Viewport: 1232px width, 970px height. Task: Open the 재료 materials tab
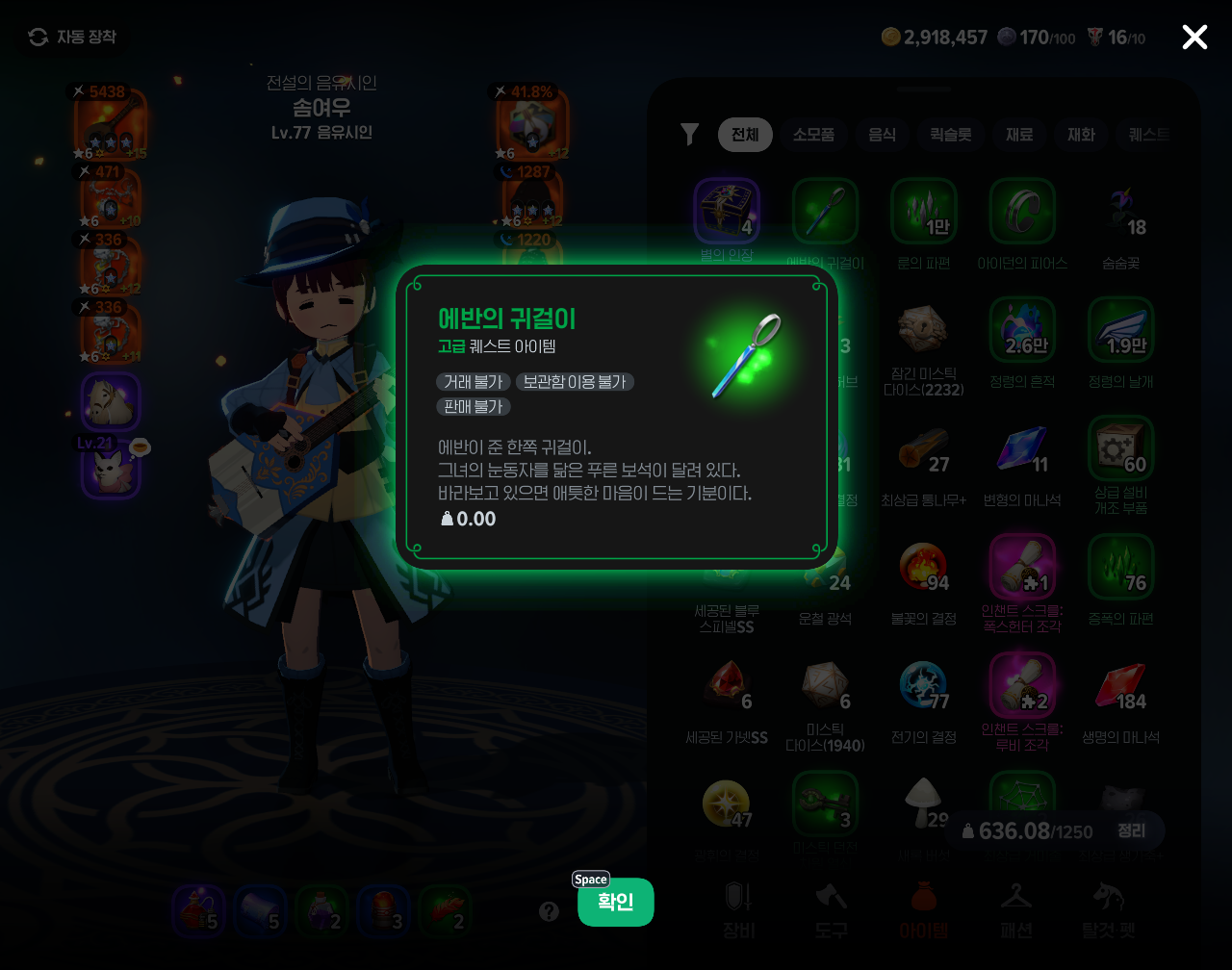click(x=1019, y=135)
